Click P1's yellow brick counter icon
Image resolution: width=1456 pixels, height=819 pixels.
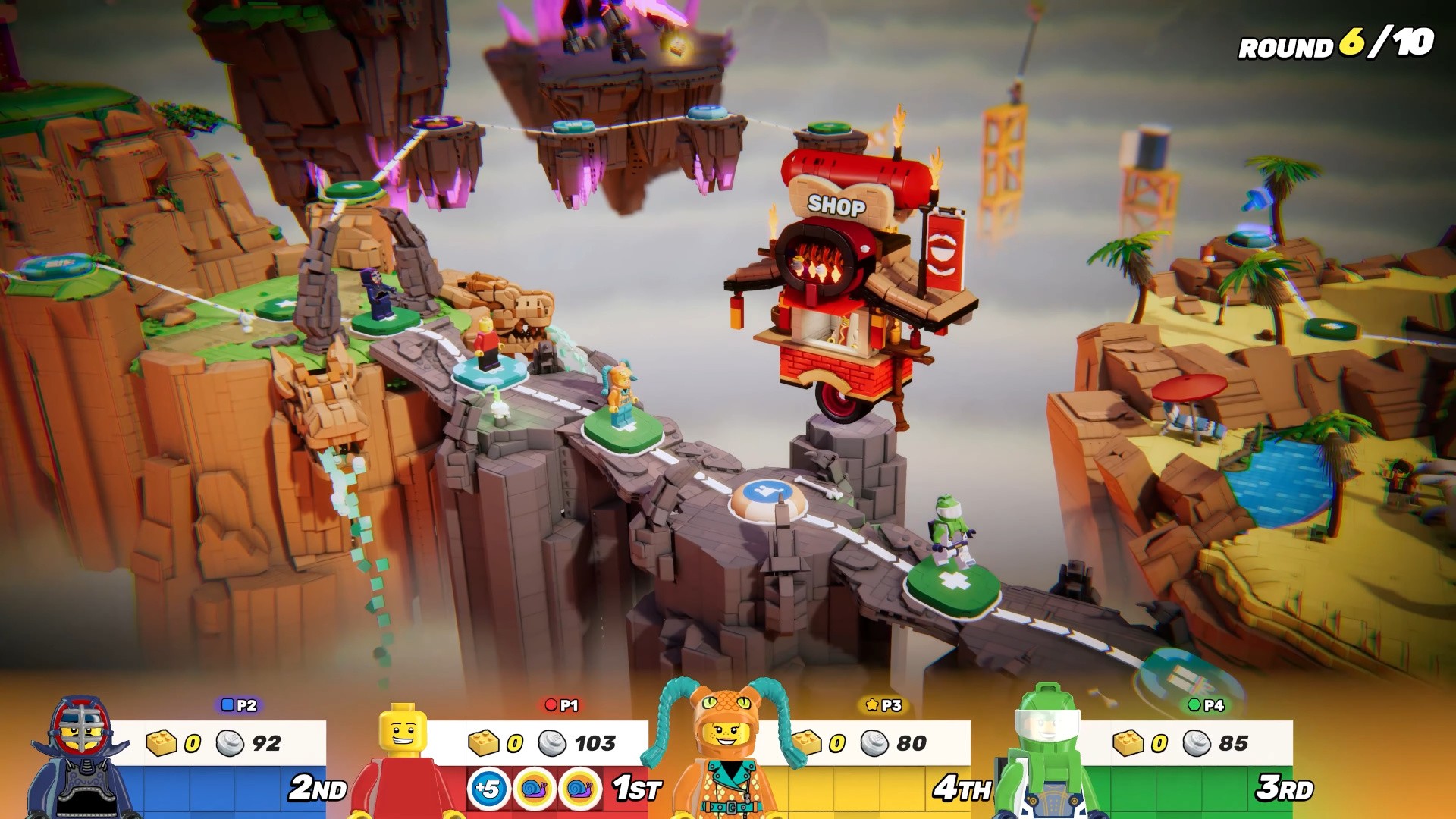click(483, 744)
